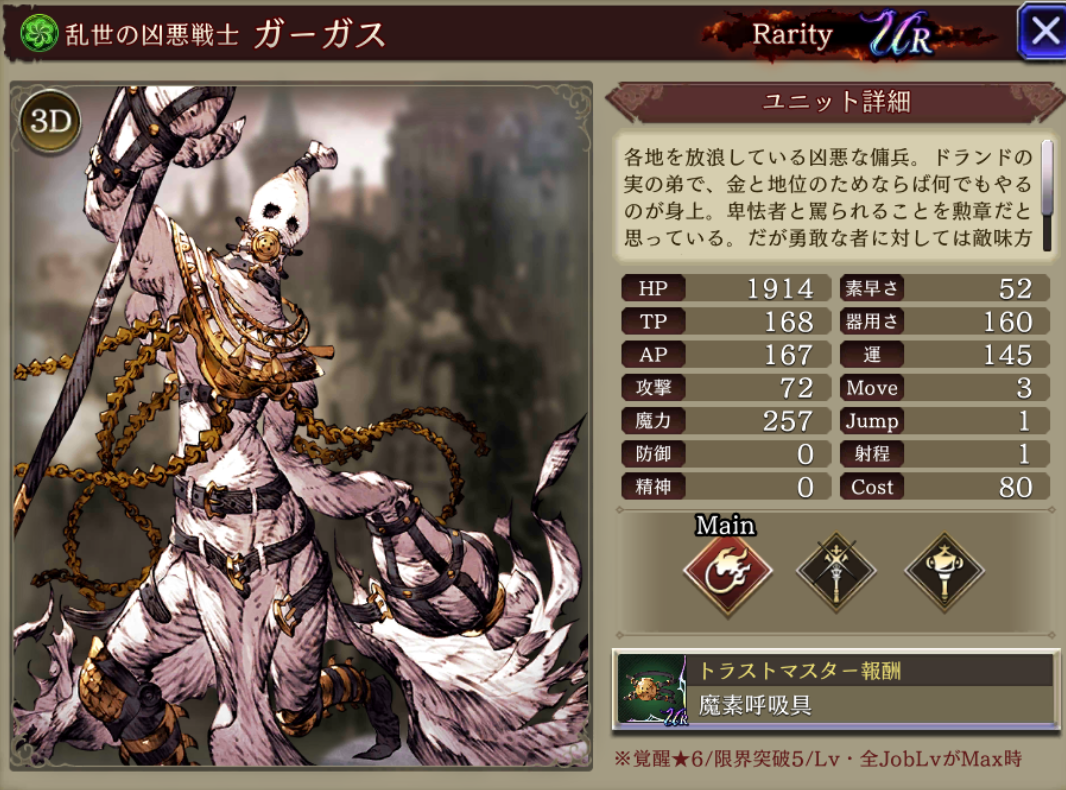Pick the trophy-headed mace job icon
Screen dimensions: 1066x790
click(x=944, y=574)
